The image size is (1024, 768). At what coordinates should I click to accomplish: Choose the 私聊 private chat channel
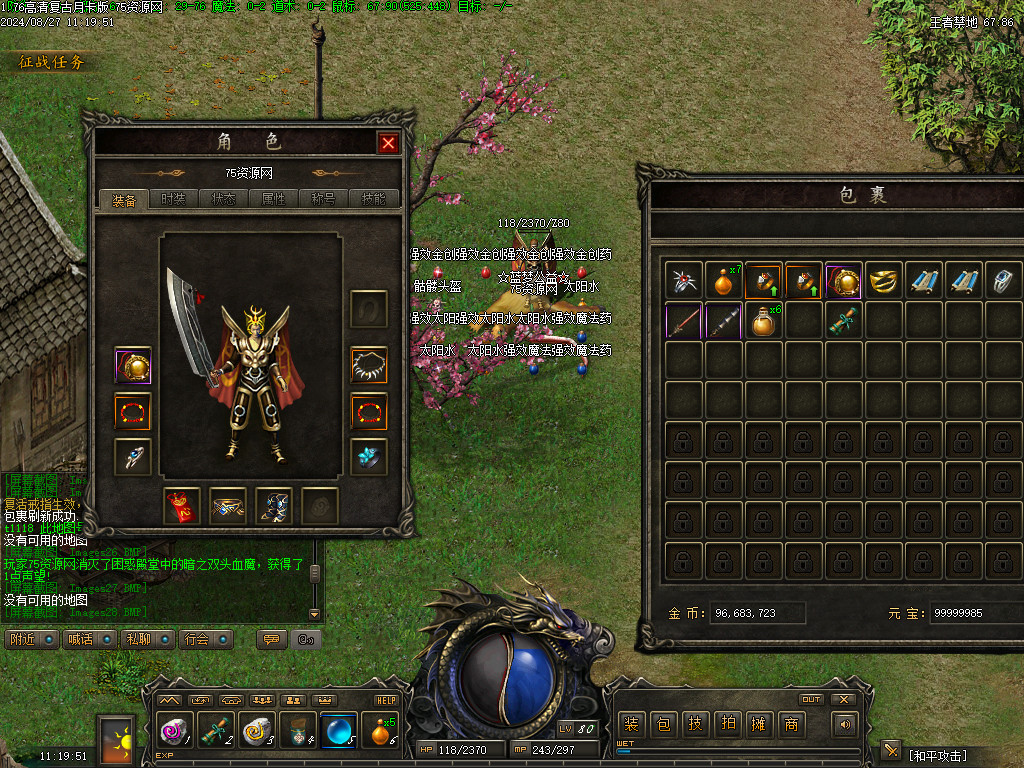point(147,639)
